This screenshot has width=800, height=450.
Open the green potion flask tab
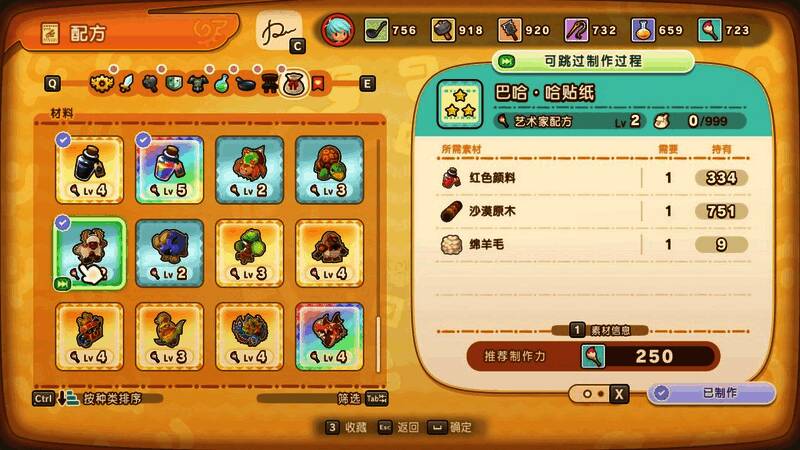pyautogui.click(x=221, y=84)
